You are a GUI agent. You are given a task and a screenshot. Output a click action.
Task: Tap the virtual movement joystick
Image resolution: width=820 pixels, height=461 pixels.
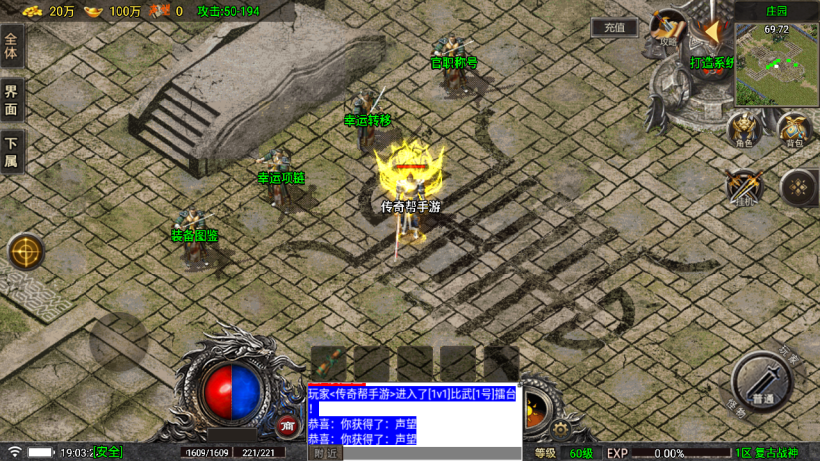[118, 342]
